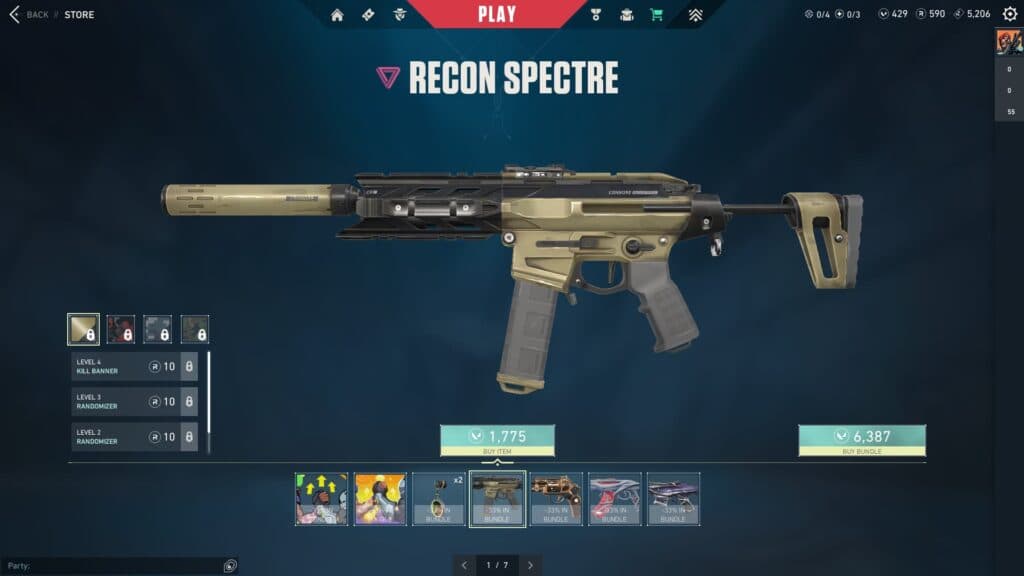The height and width of the screenshot is (576, 1024).
Task: Buy the bundle for 6,387
Action: (861, 440)
